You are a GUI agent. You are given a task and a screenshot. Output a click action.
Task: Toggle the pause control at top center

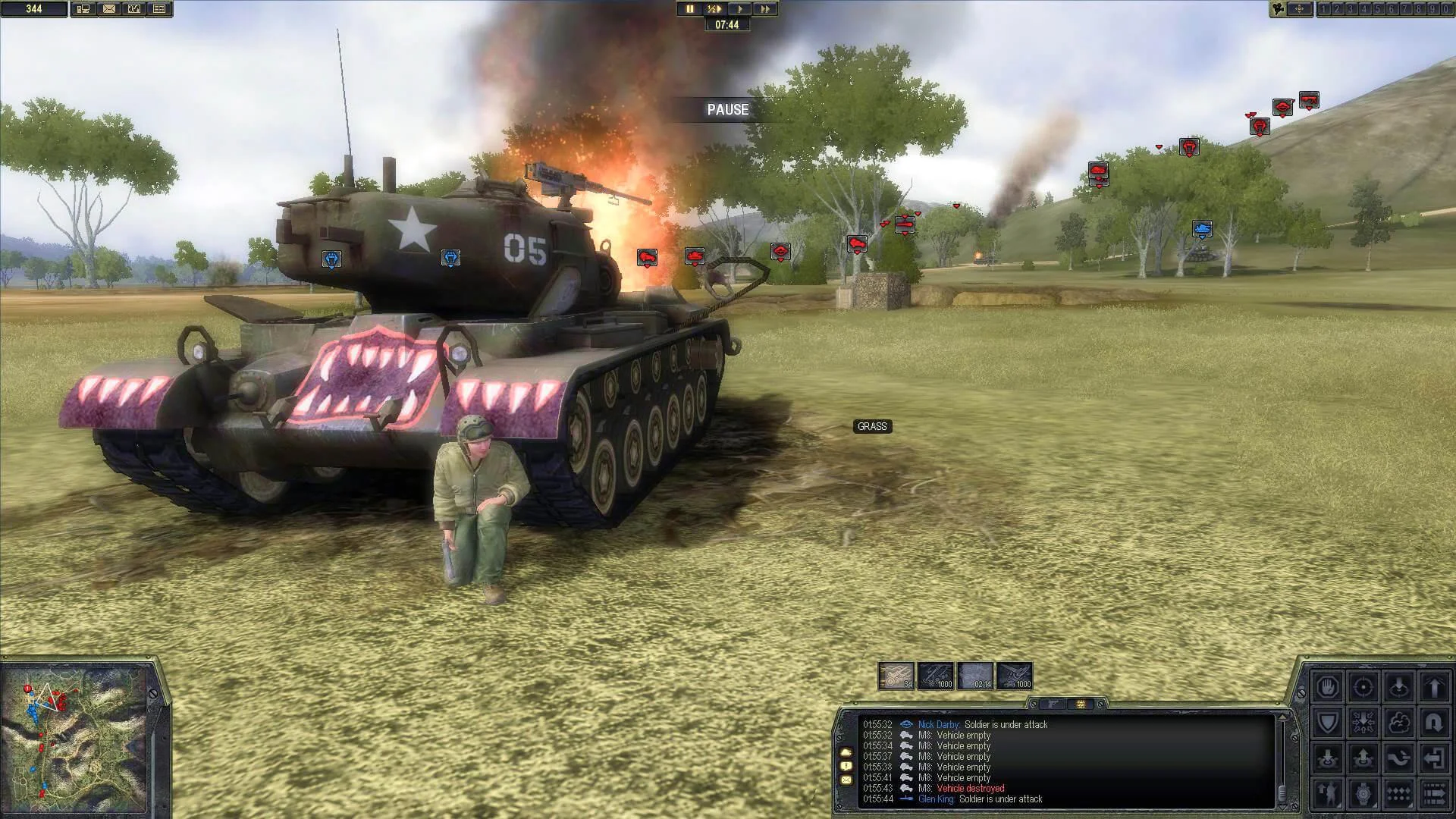tap(690, 9)
